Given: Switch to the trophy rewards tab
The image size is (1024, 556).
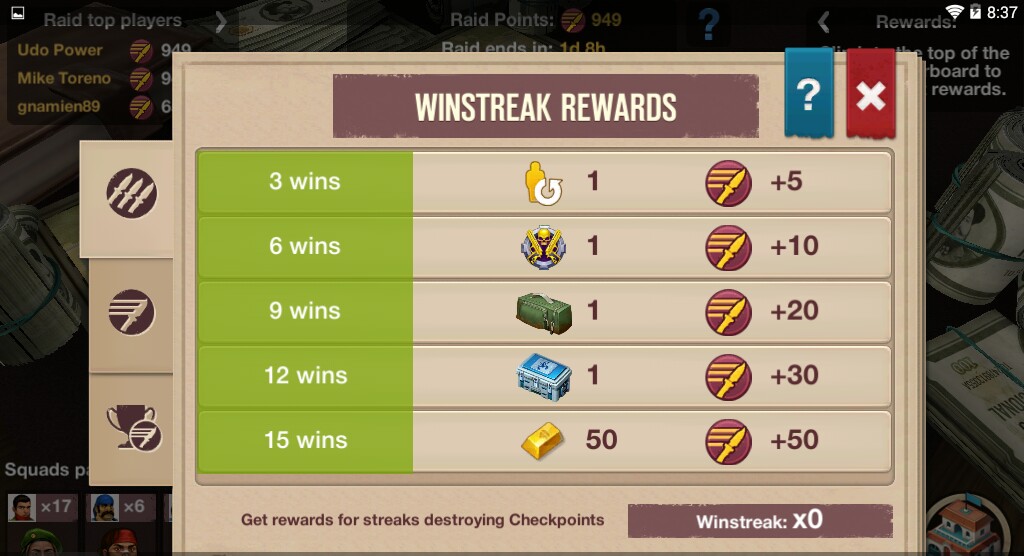Looking at the screenshot, I should pos(133,428).
